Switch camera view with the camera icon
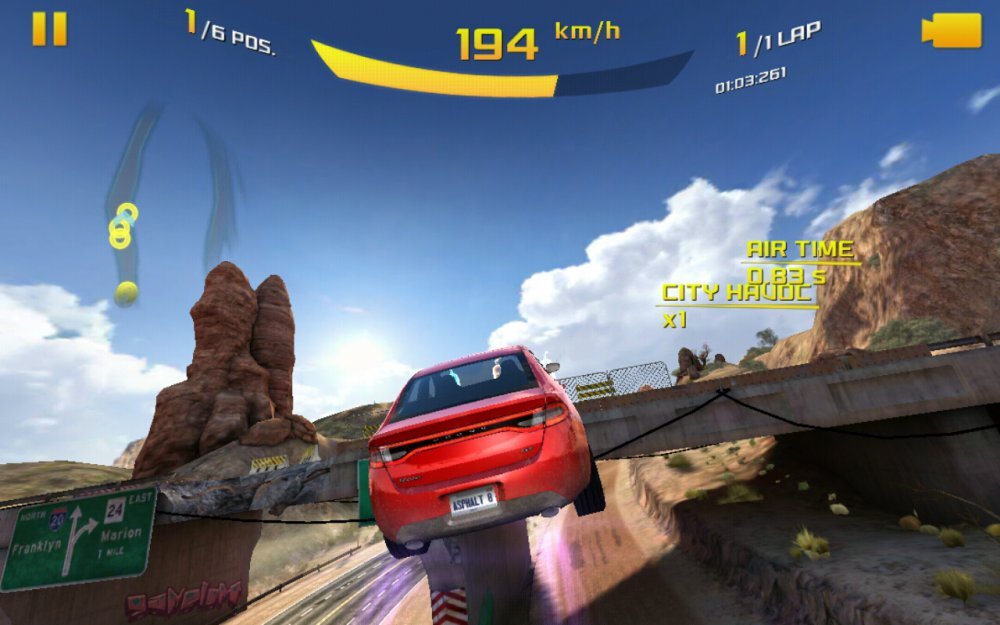 (951, 29)
